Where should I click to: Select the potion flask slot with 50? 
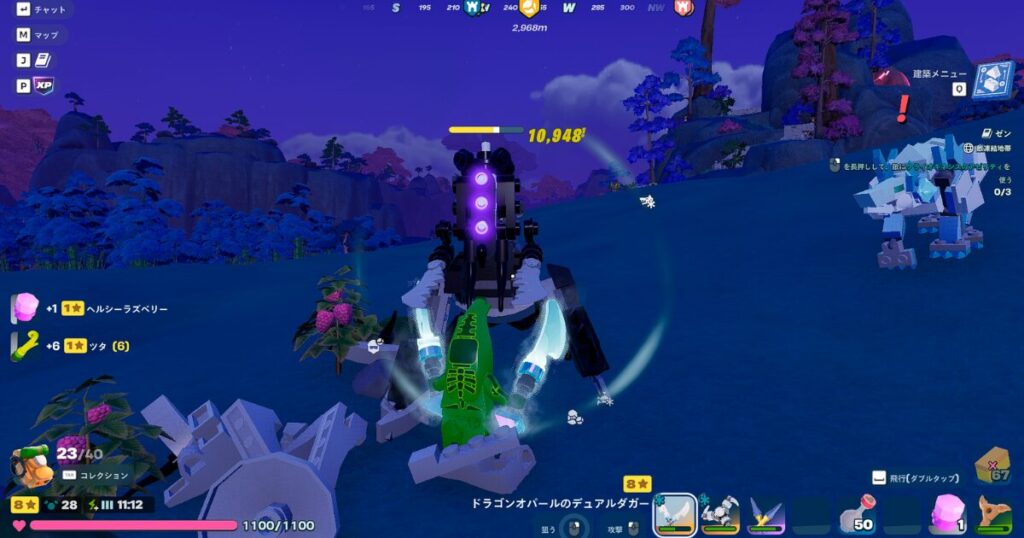[857, 515]
